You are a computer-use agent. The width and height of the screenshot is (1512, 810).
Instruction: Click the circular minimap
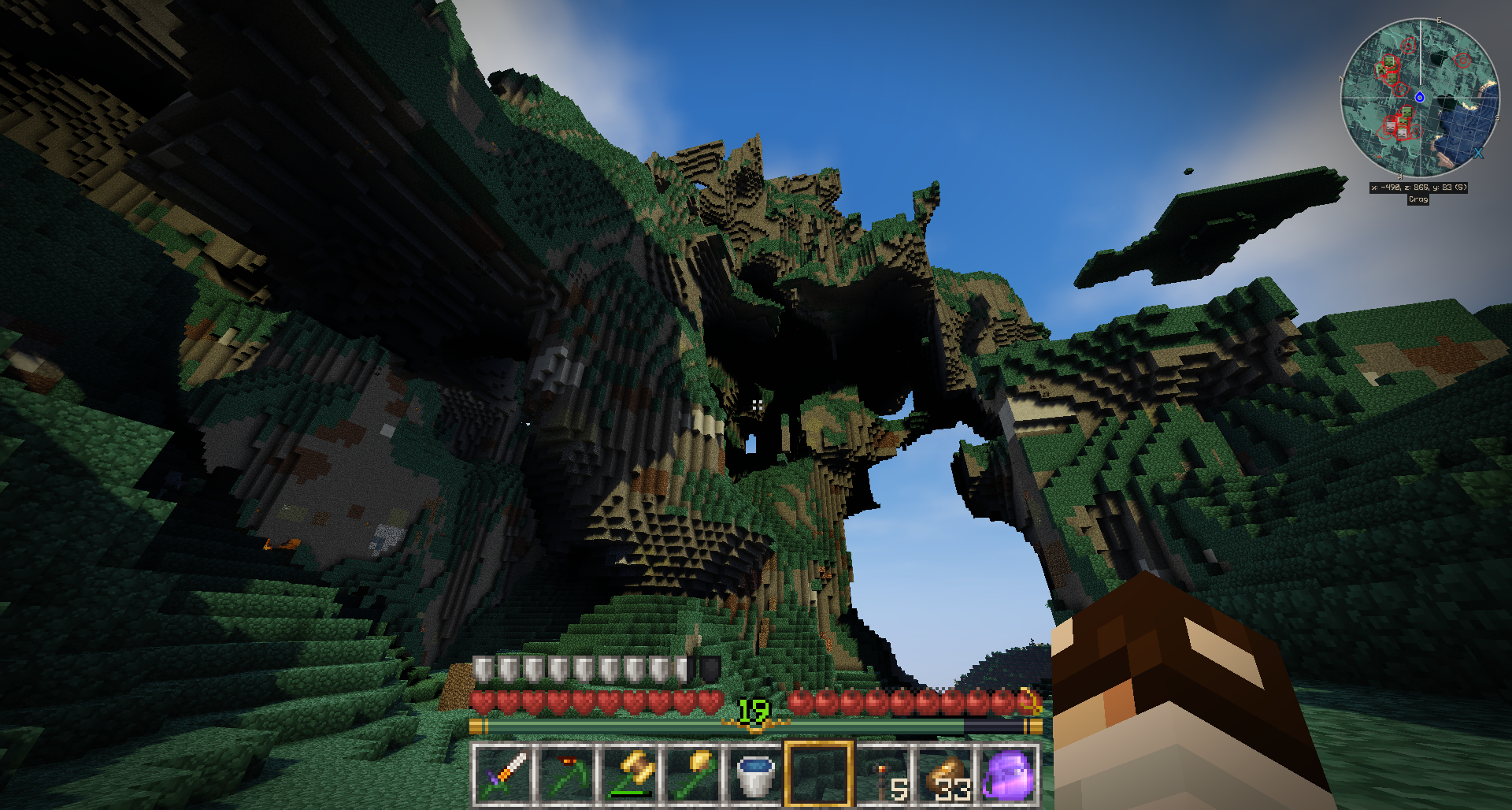[1419, 98]
